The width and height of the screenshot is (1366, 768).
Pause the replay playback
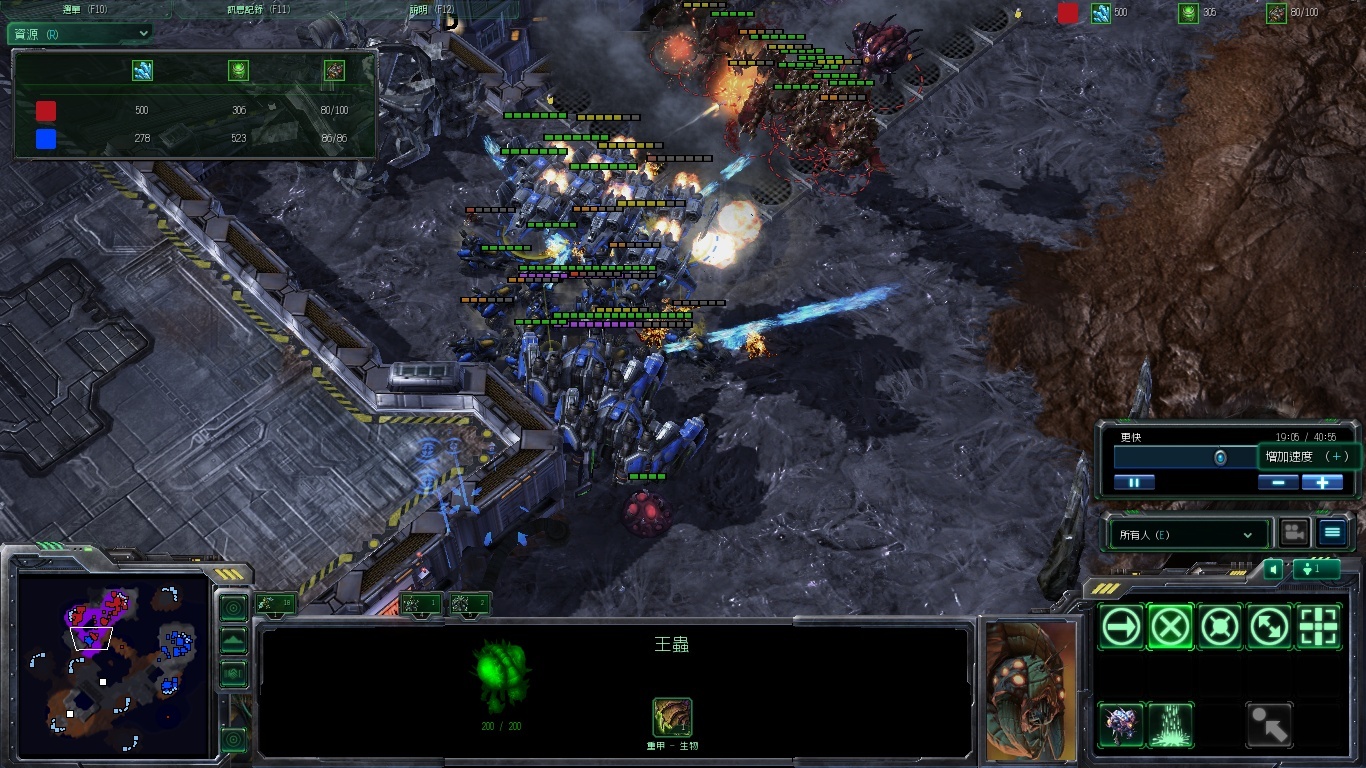point(1134,482)
